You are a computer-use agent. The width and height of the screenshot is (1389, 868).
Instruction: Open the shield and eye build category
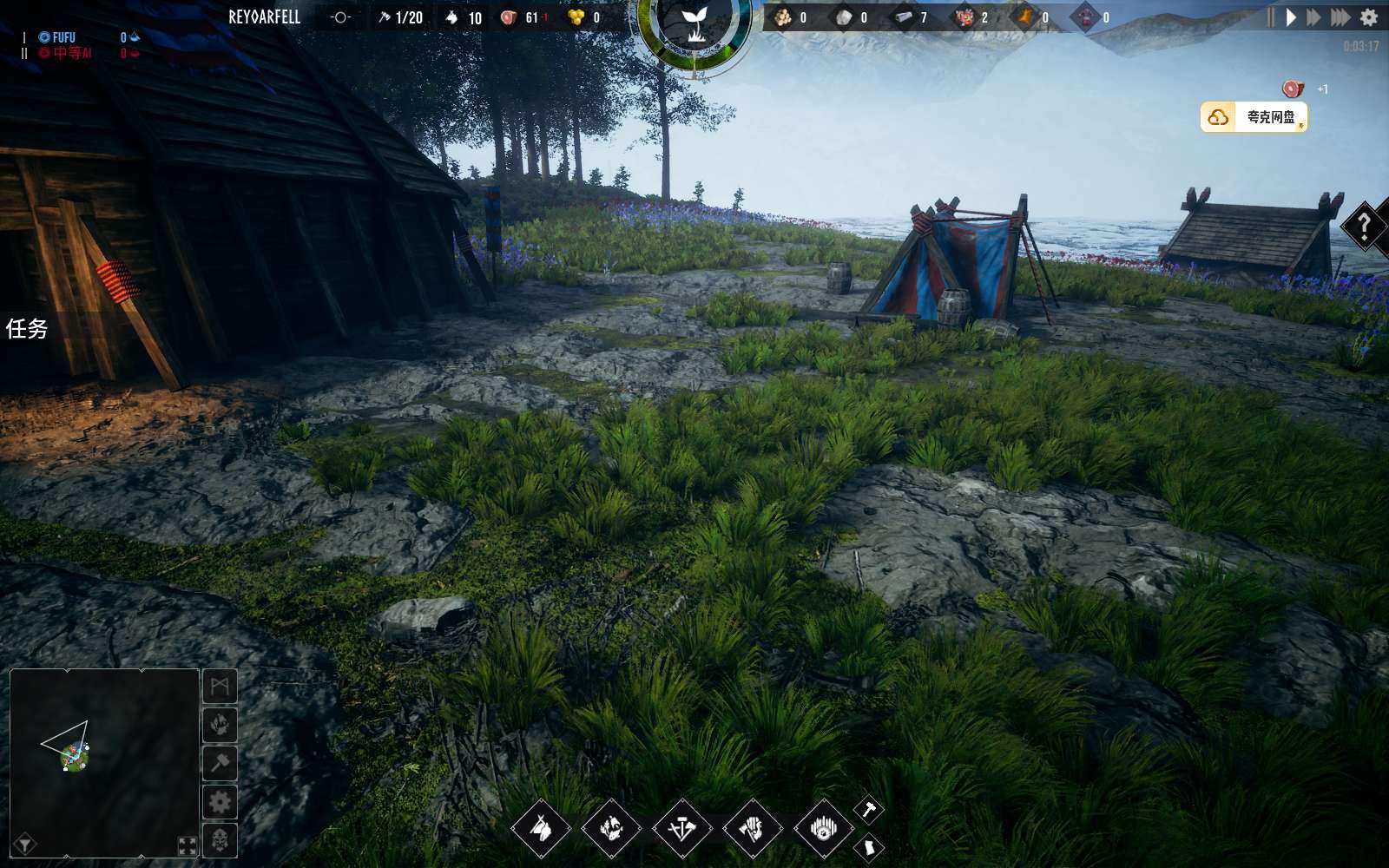pos(823,828)
